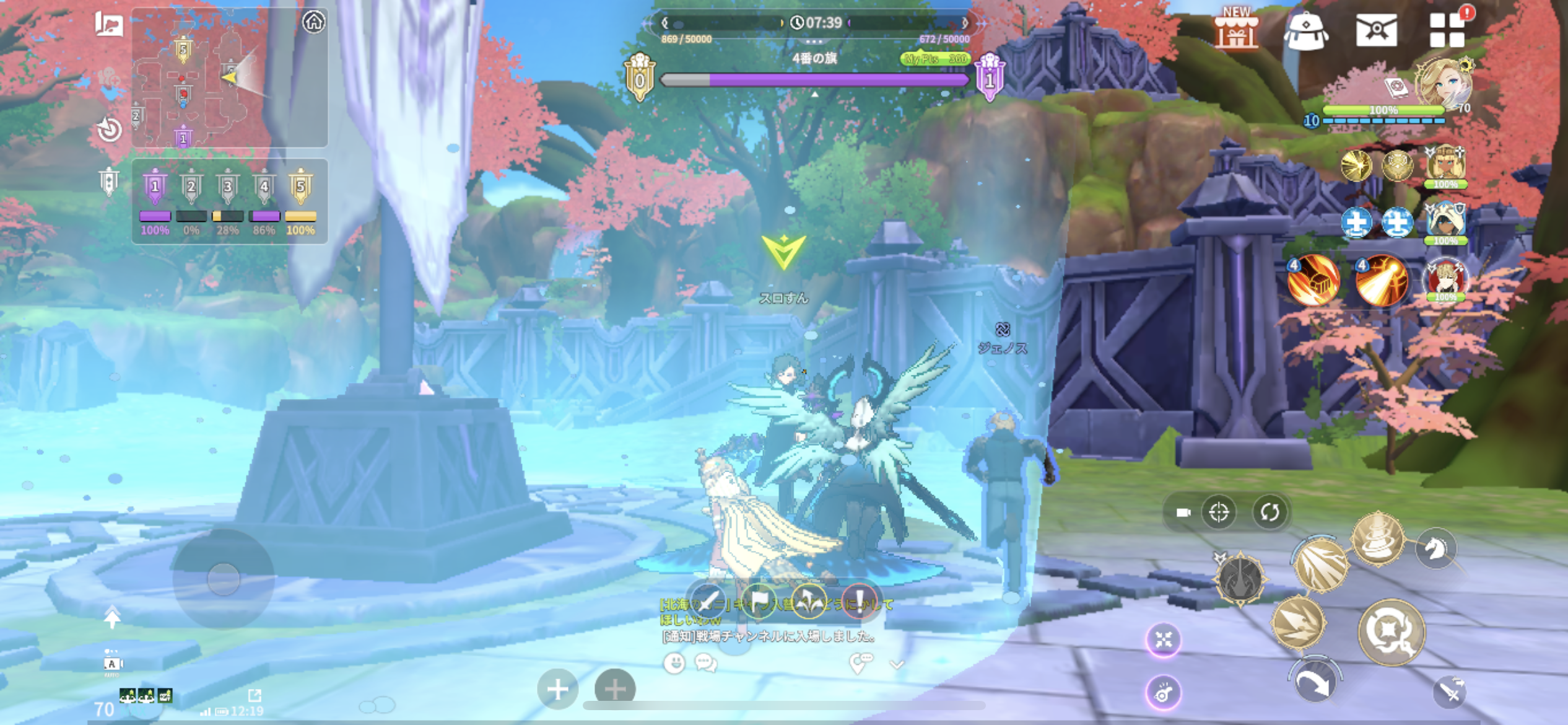Activate the flaming fist skill
The width and height of the screenshot is (1568, 725).
[1313, 281]
